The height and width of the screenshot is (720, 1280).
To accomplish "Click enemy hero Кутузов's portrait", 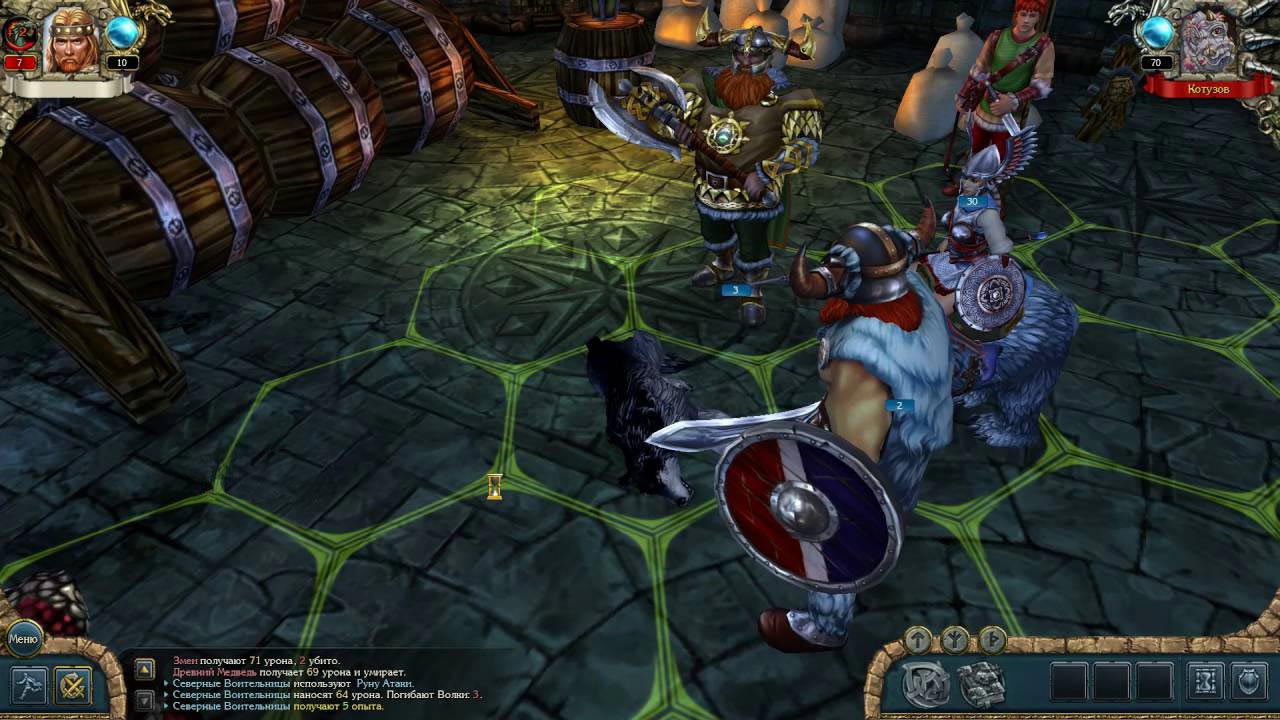I will (x=1207, y=44).
